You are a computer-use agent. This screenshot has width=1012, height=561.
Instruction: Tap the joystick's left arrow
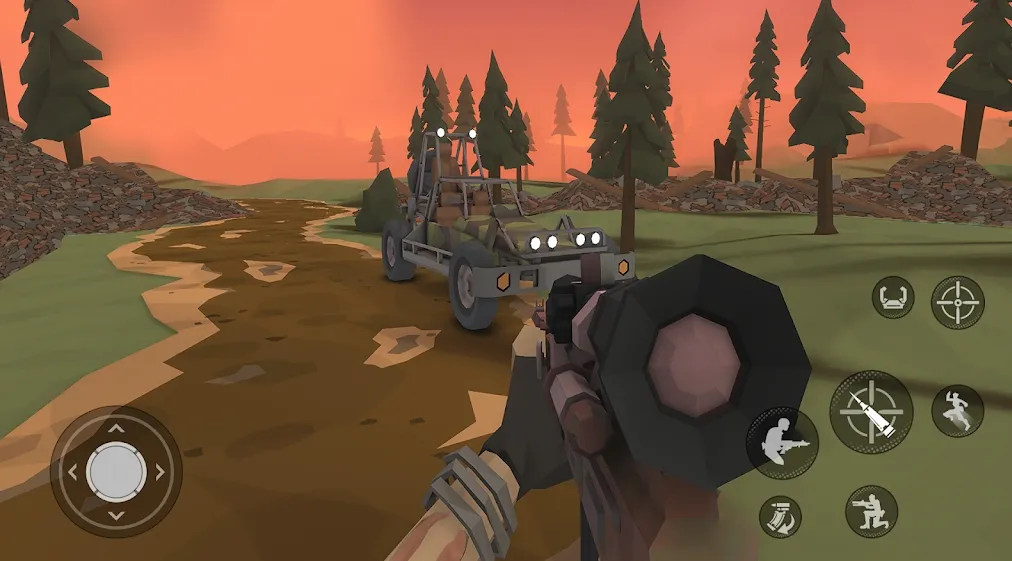(72, 471)
